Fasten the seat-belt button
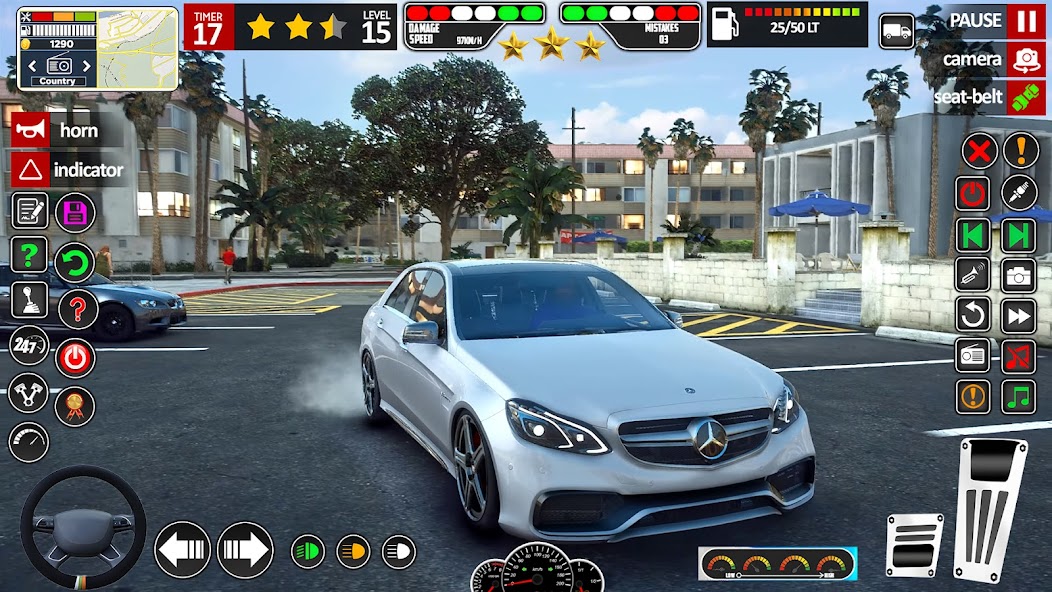1052x592 pixels. tap(1026, 97)
